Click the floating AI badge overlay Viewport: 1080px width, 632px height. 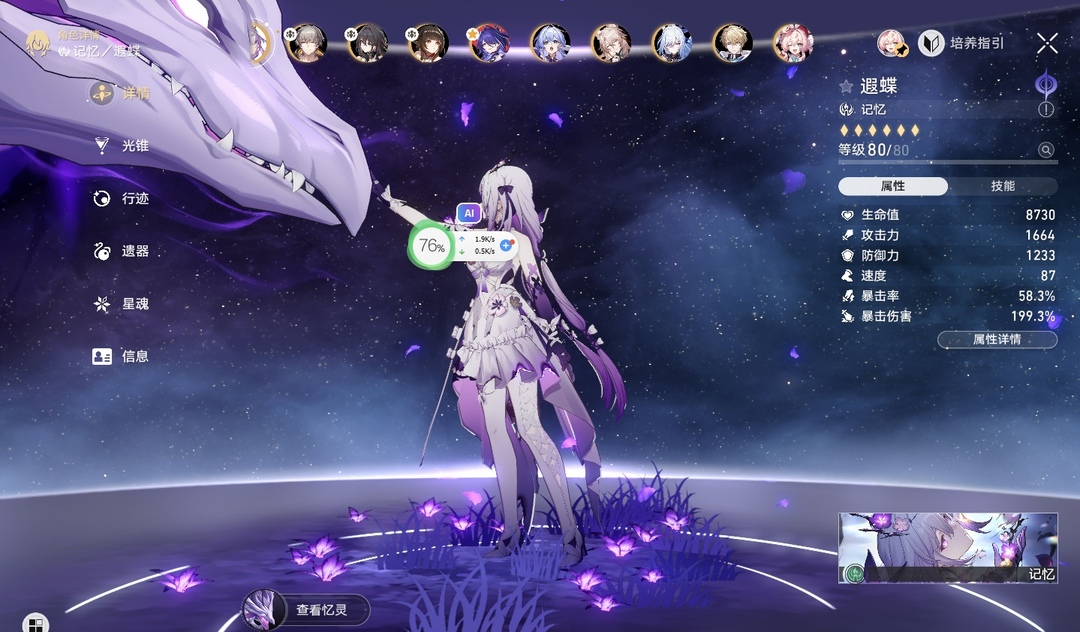point(468,213)
